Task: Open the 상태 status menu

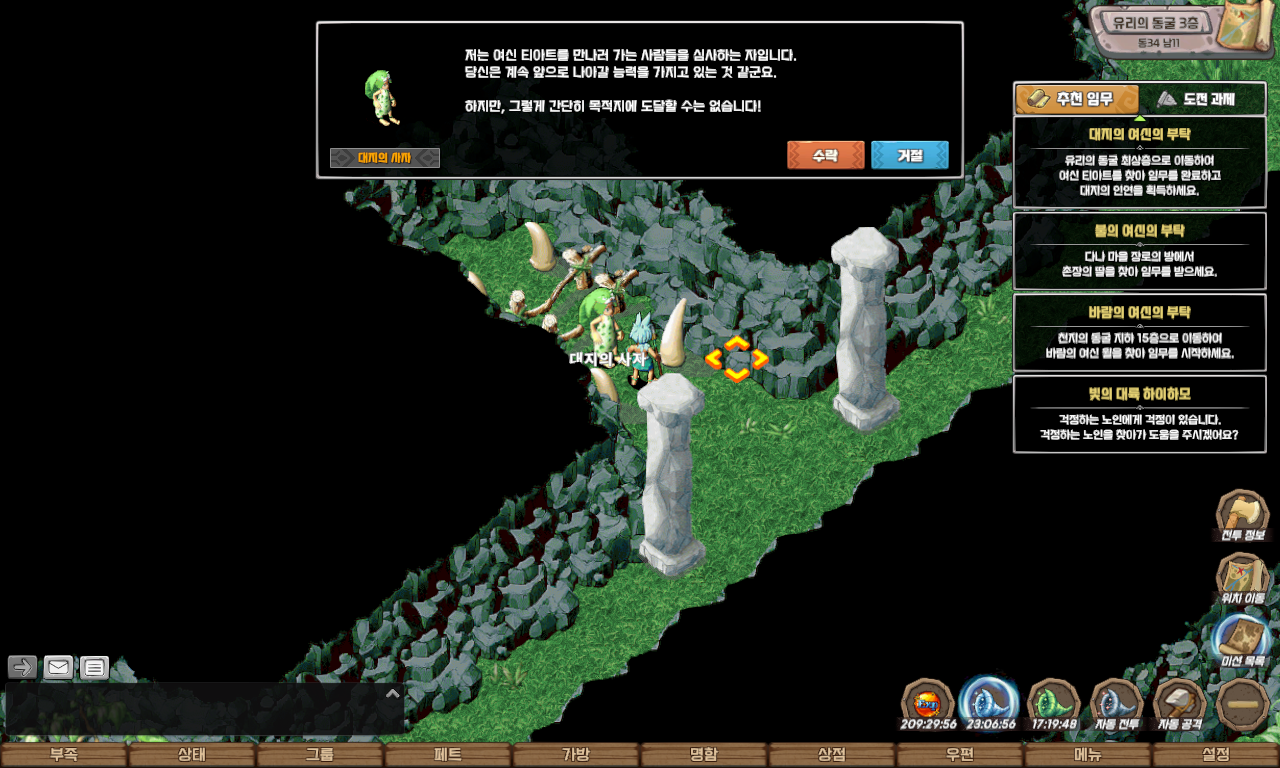Action: 192,755
